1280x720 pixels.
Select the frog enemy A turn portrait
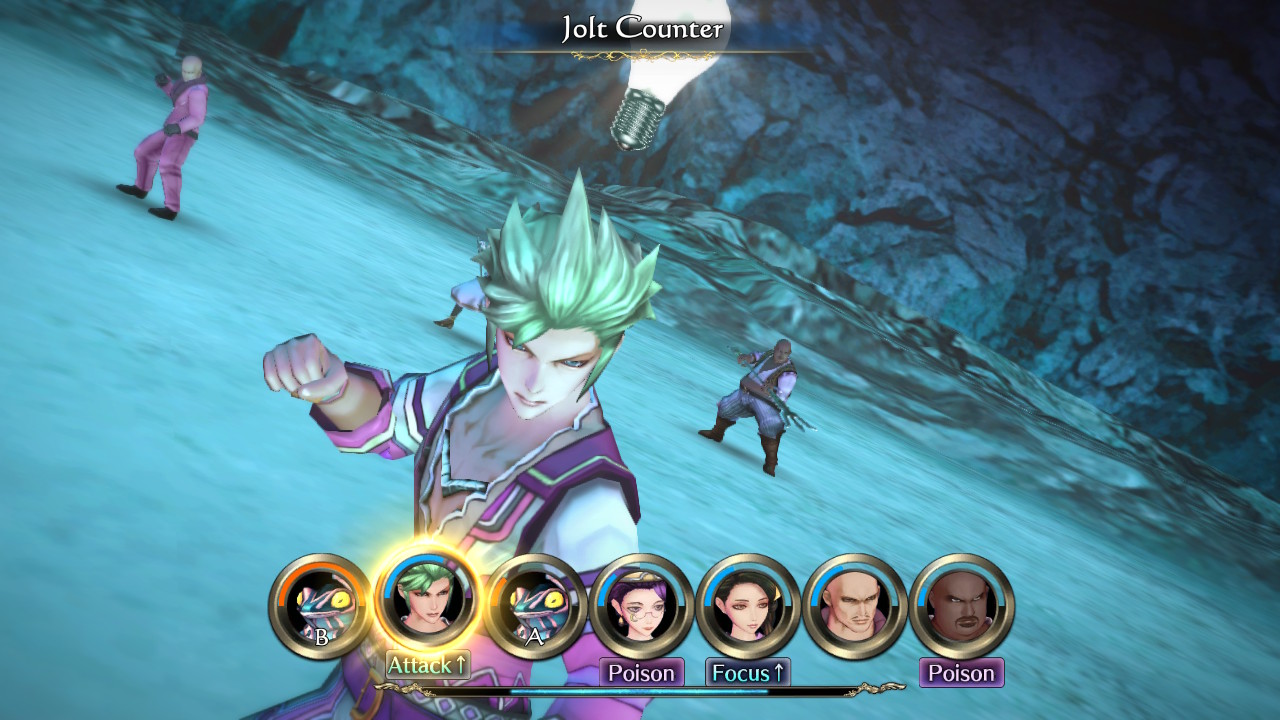tap(536, 606)
